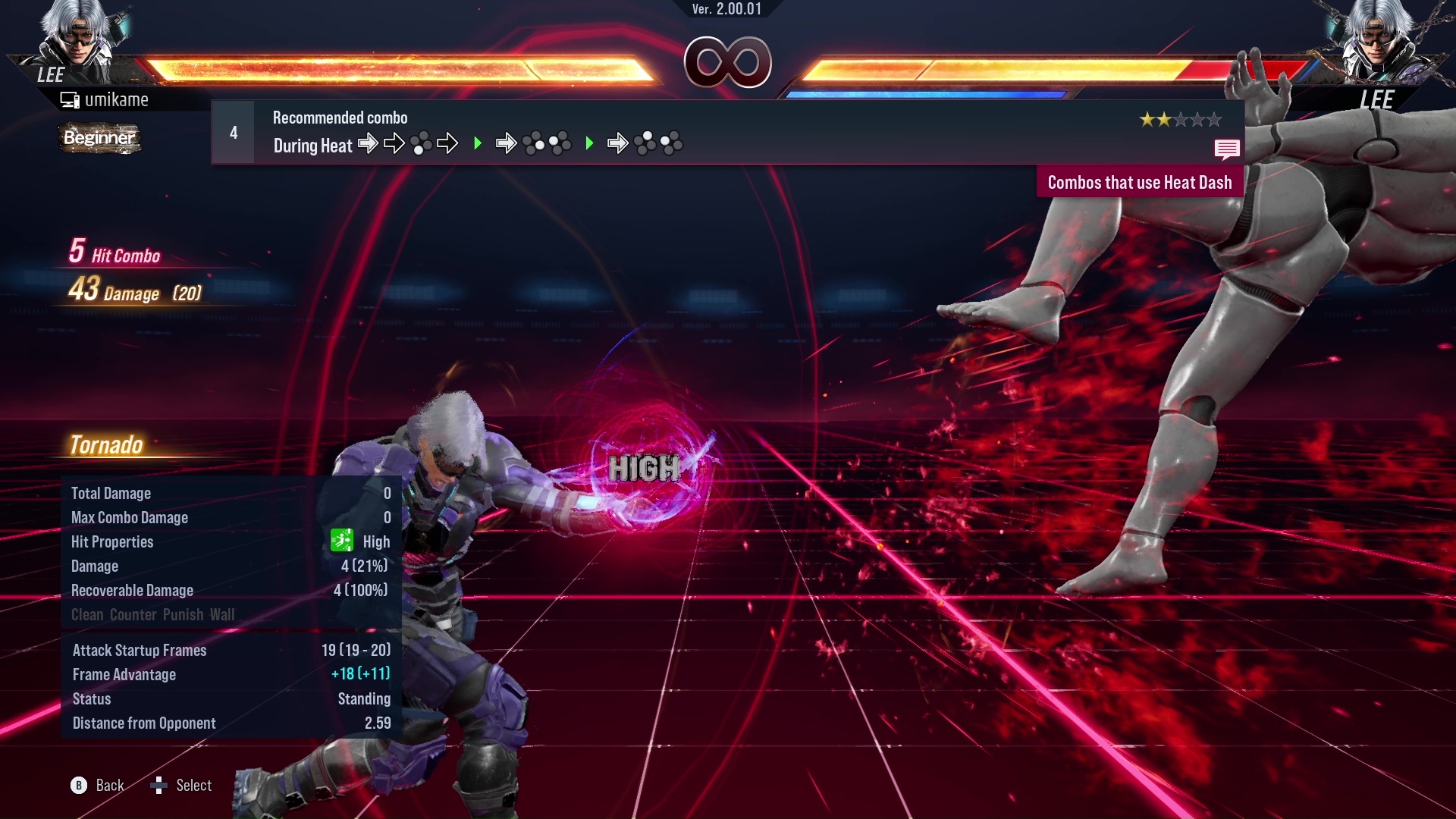Choose the Combos that use Heat Dash label

(1139, 183)
